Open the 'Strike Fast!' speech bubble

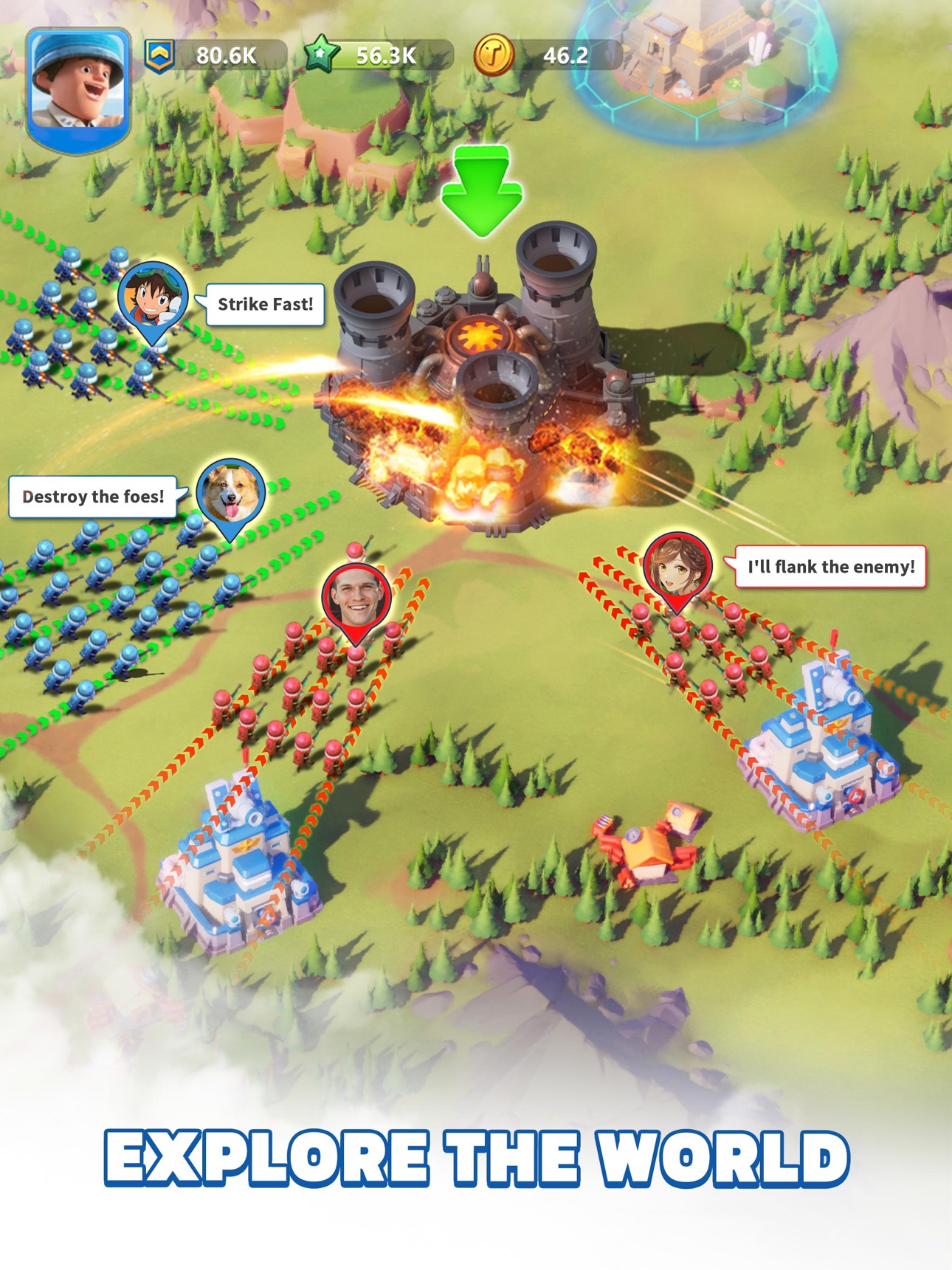click(x=264, y=304)
